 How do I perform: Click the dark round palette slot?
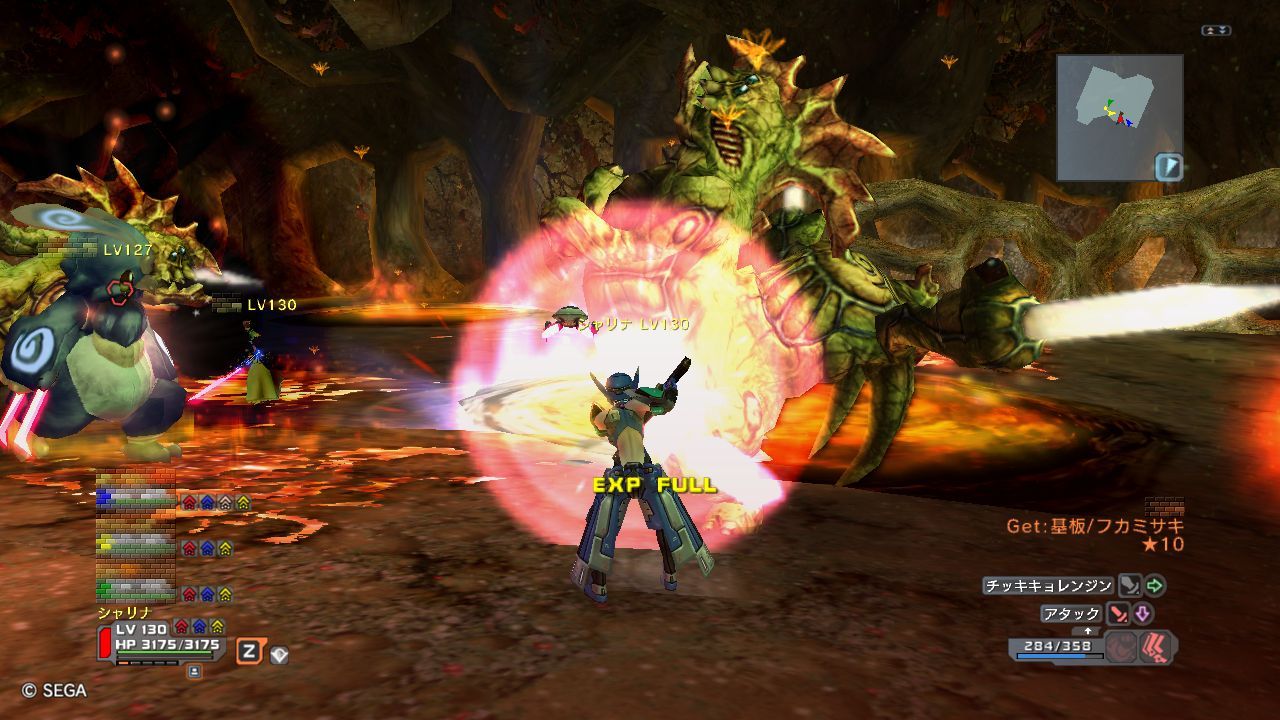(x=1123, y=647)
